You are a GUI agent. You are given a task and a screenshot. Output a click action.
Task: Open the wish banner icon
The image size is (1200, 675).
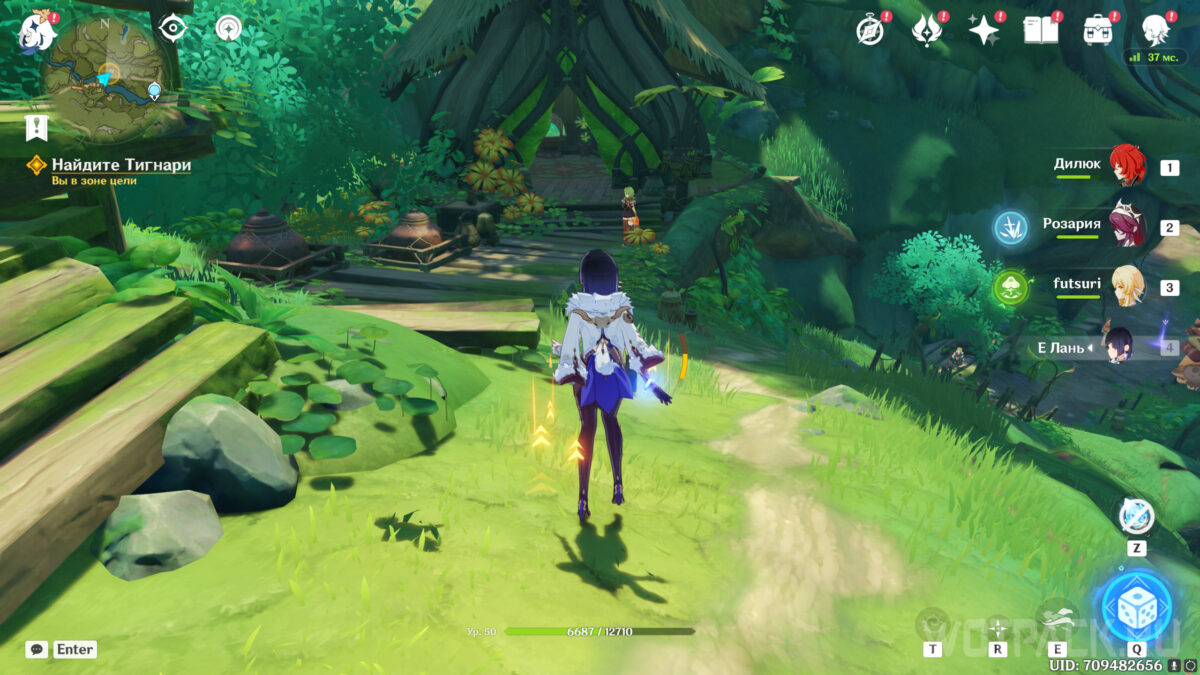coord(928,30)
